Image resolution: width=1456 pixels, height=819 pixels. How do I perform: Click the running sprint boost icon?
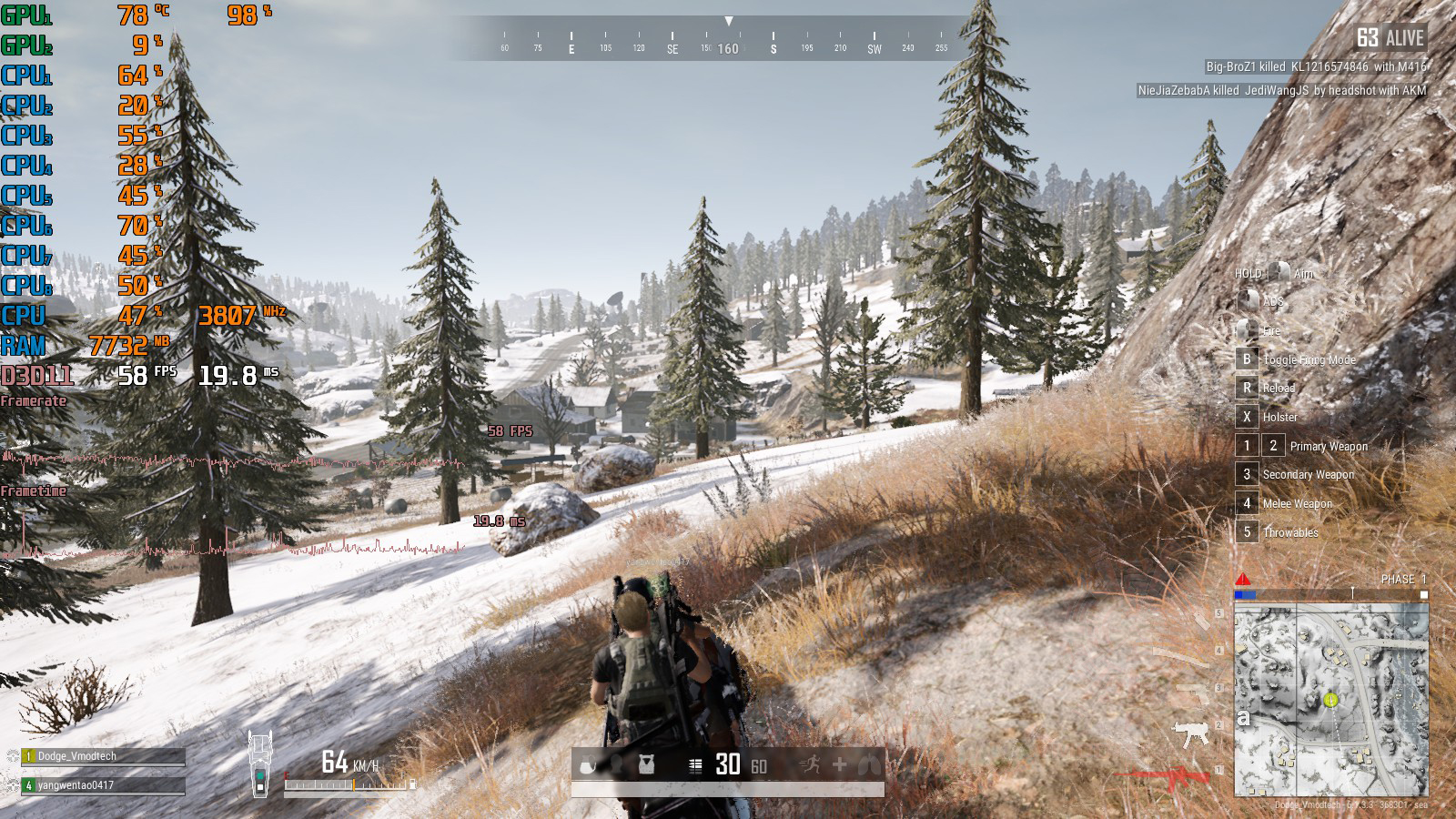tap(810, 764)
